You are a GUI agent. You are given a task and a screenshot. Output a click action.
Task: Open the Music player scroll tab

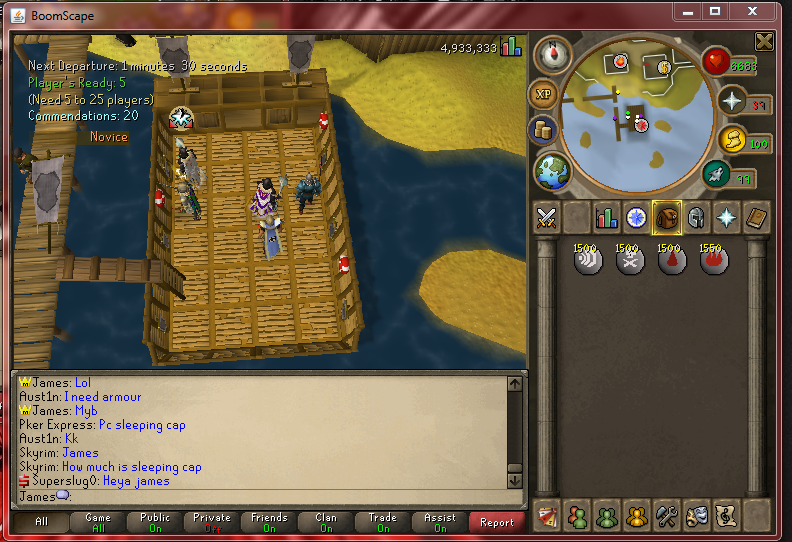(x=725, y=515)
